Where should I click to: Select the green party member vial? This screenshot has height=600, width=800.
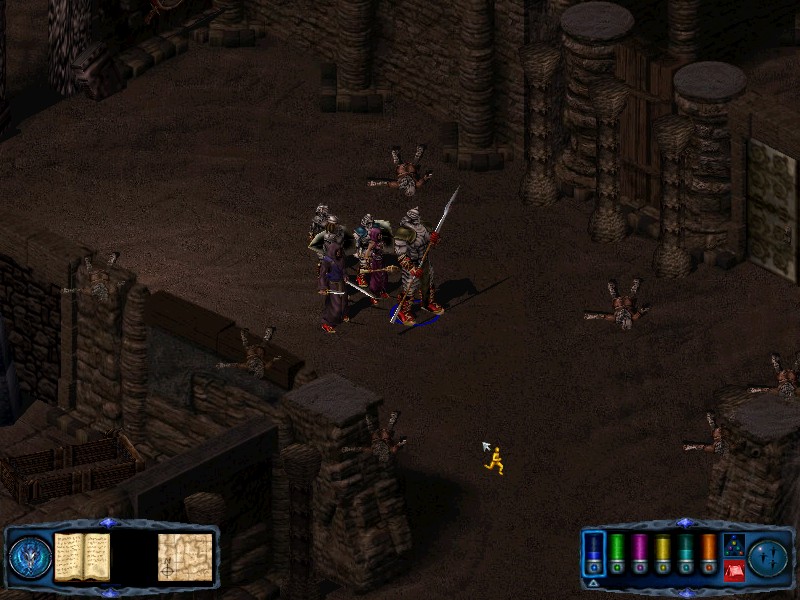[617, 553]
